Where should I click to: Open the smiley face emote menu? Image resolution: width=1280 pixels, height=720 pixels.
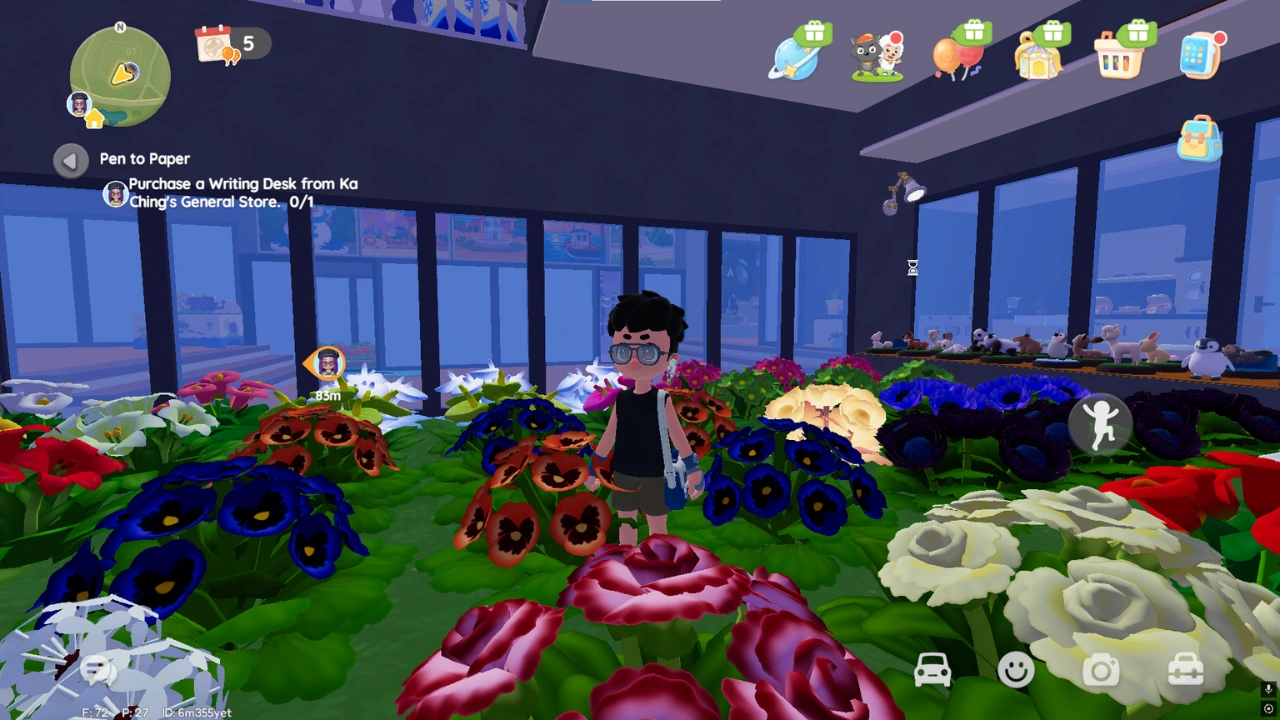tap(1016, 670)
